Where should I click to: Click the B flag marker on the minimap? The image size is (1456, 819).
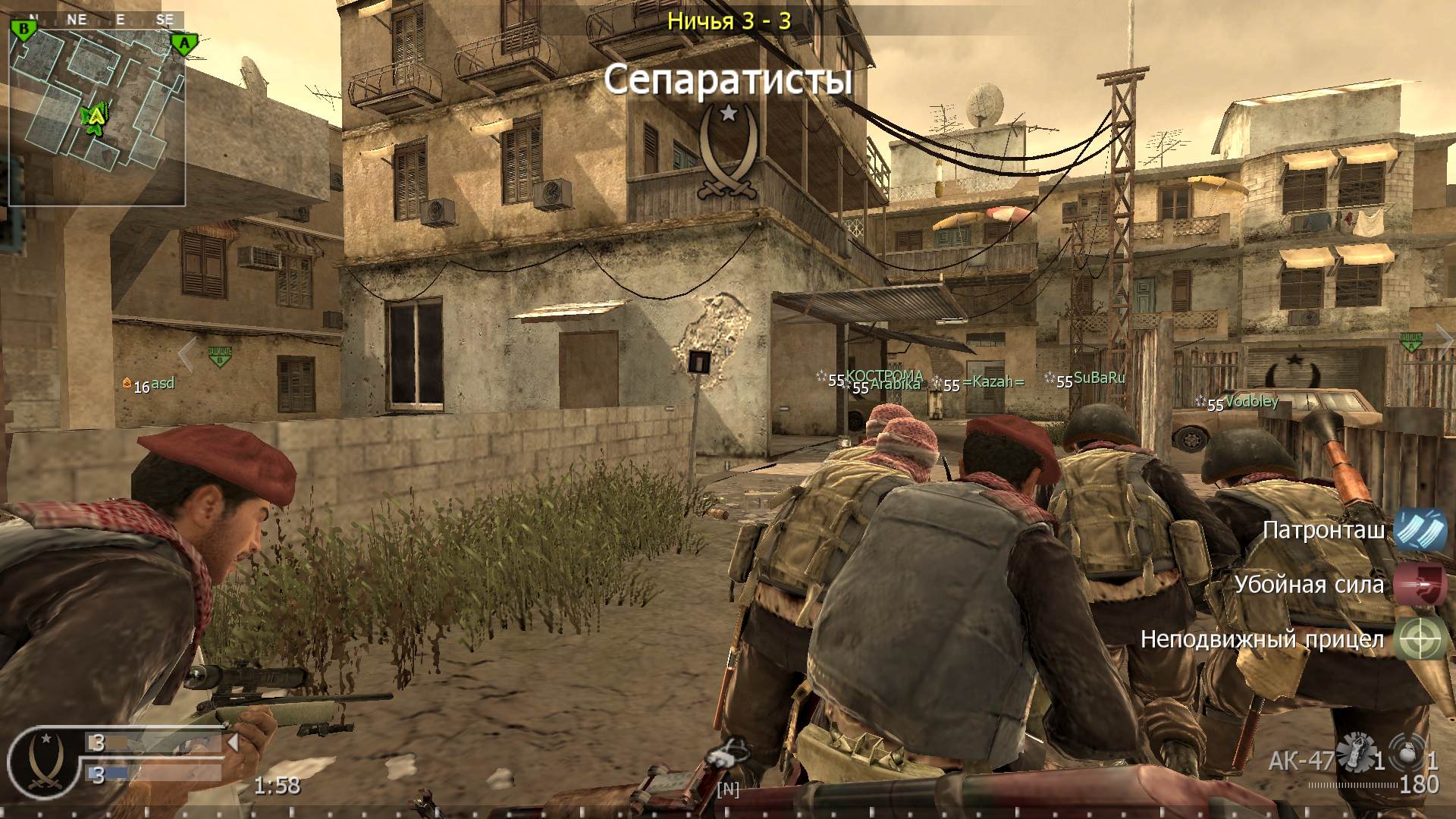point(25,28)
